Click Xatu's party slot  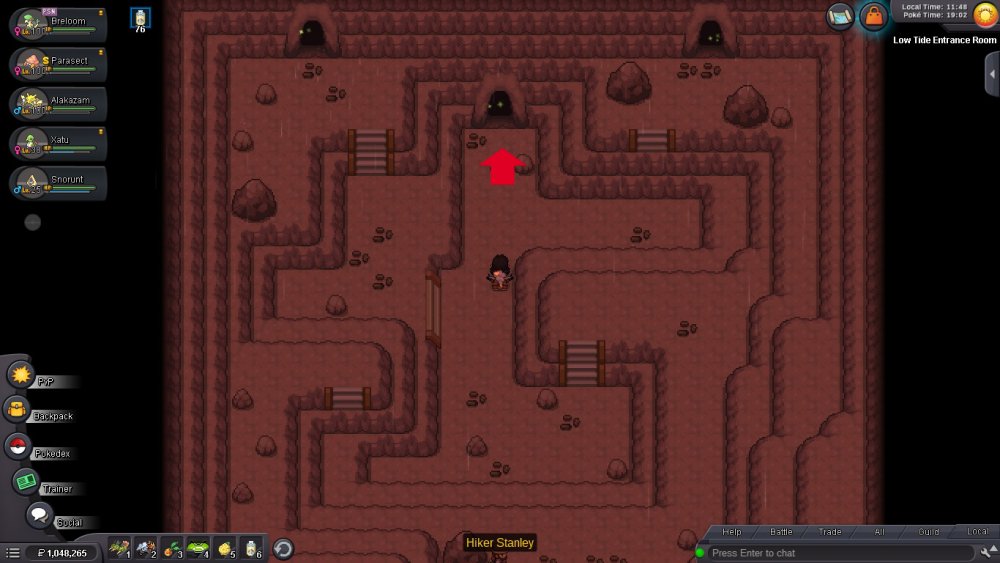[x=58, y=142]
